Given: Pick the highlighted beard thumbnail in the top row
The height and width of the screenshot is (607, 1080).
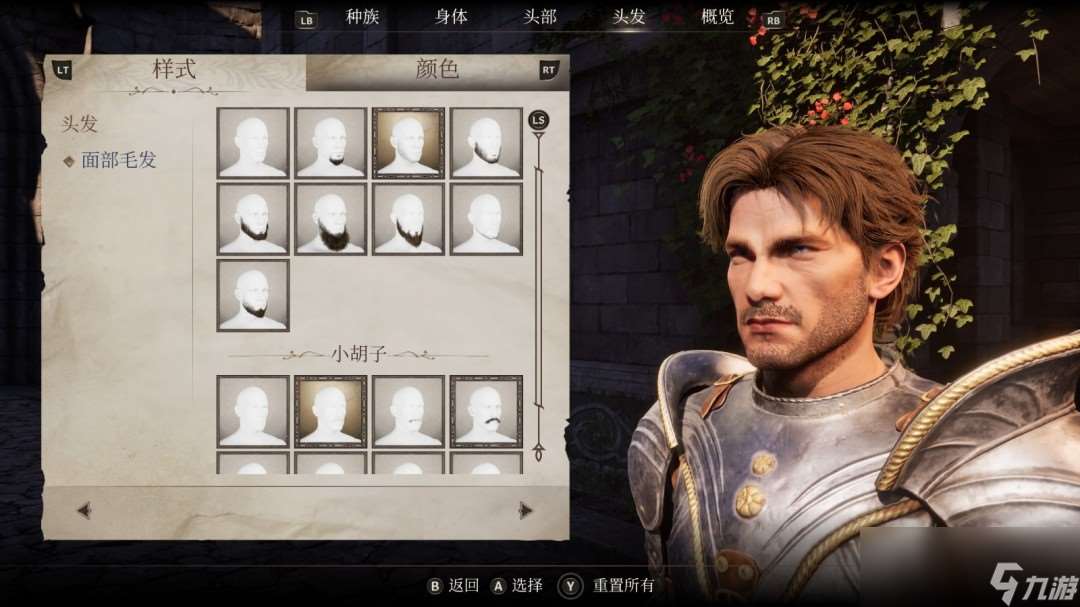Looking at the screenshot, I should coord(408,143).
